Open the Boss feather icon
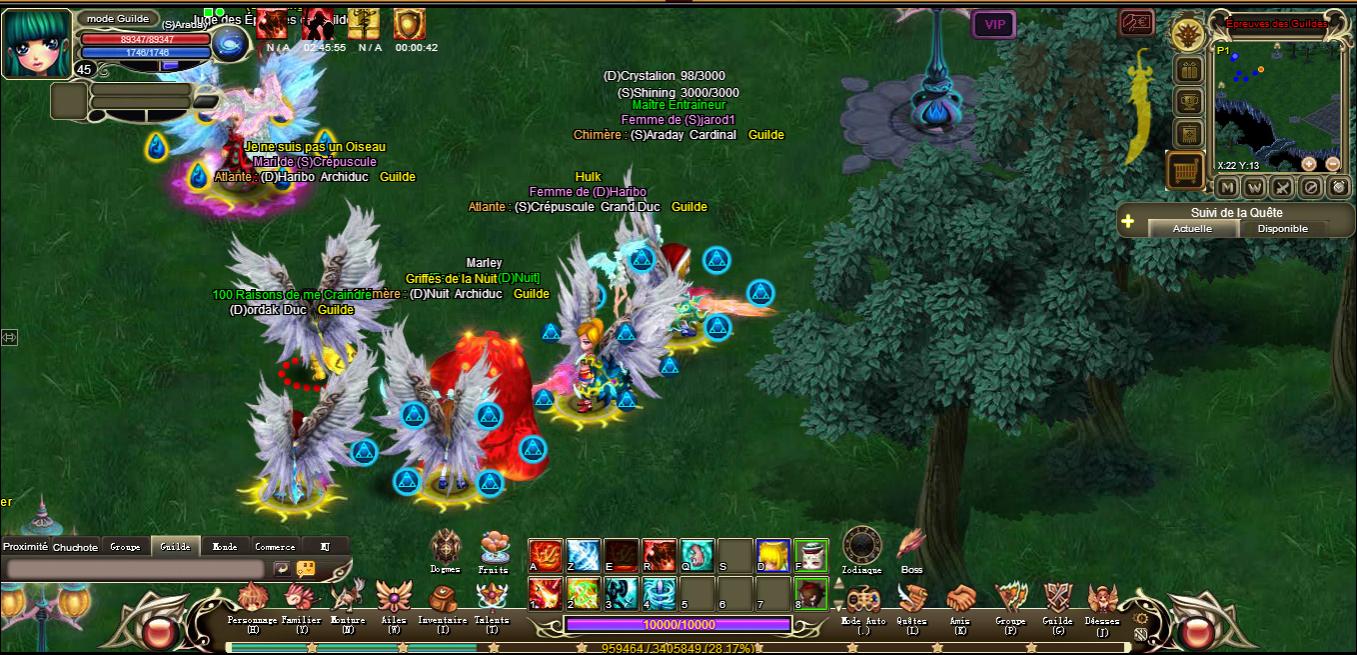This screenshot has height=655, width=1357. [x=911, y=546]
